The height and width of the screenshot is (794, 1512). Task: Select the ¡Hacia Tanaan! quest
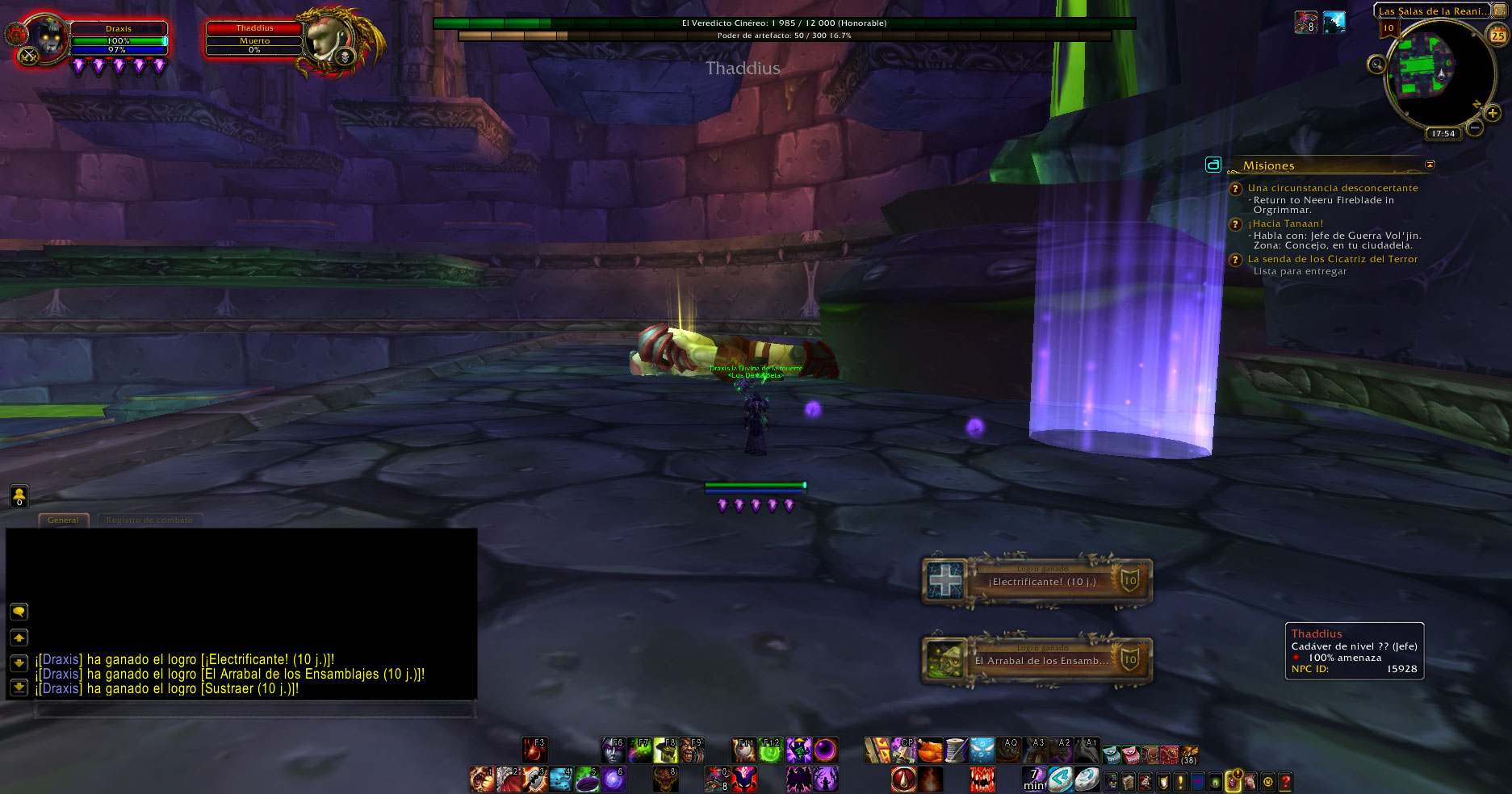click(x=1285, y=224)
